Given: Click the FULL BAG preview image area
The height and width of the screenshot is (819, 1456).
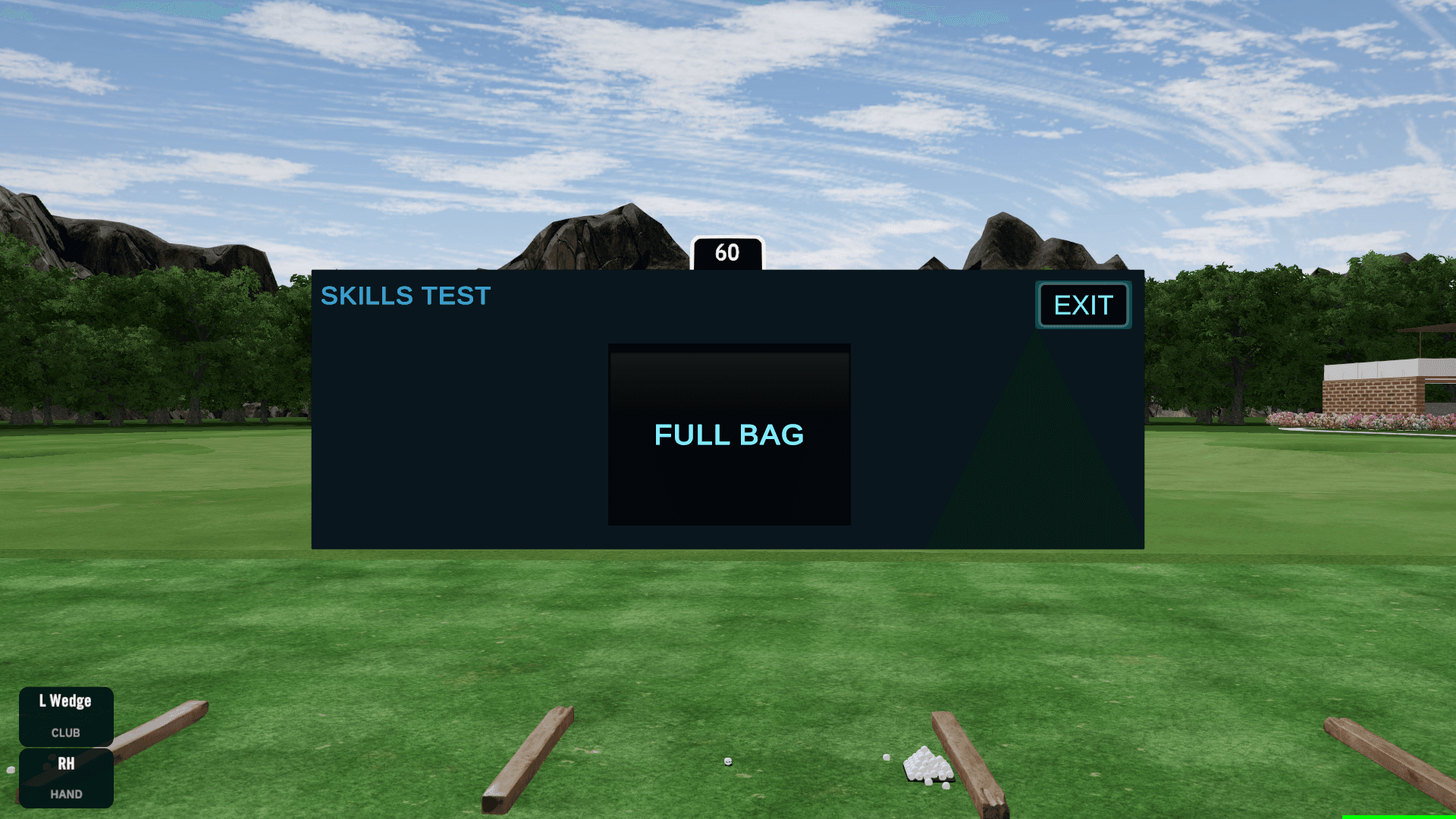Looking at the screenshot, I should tap(728, 435).
